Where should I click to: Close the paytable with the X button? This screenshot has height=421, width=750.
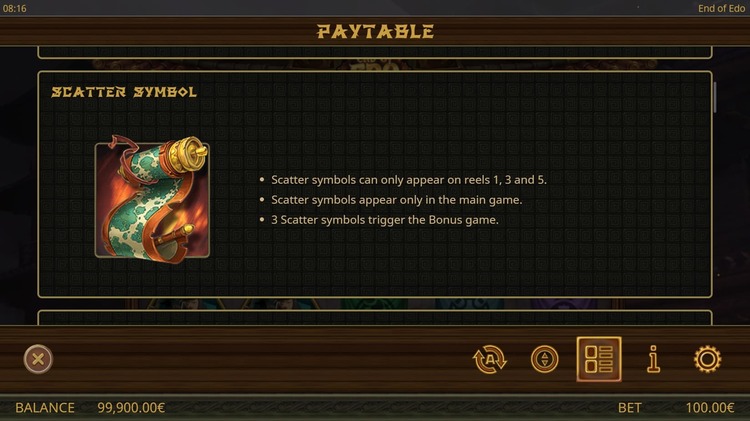38,359
